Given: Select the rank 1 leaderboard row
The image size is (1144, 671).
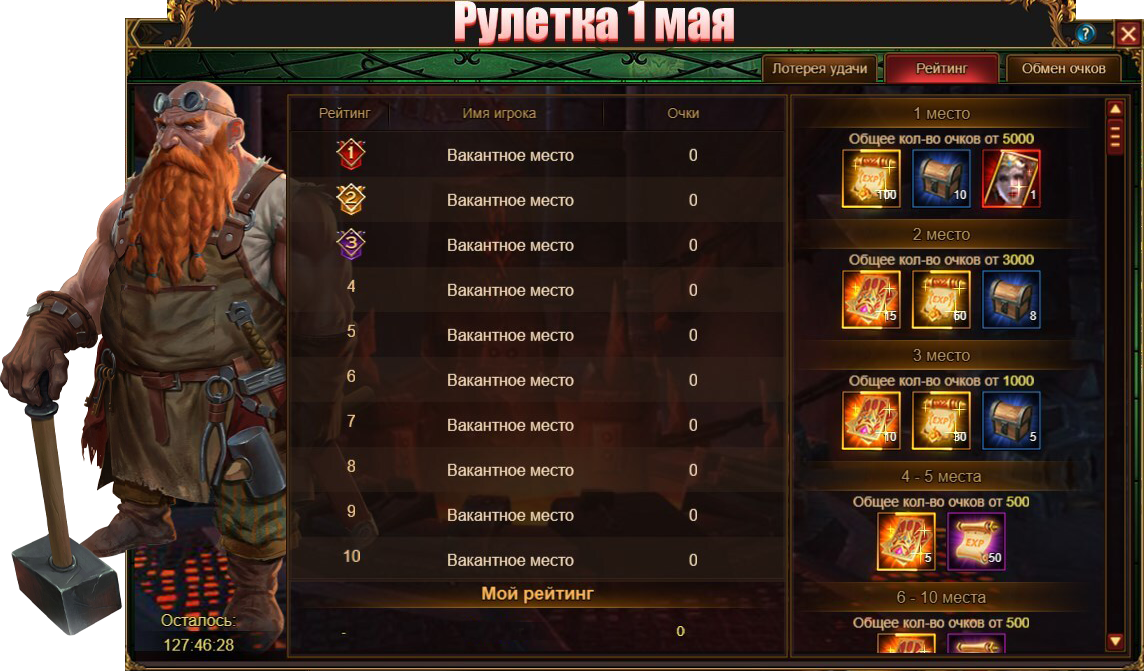Looking at the screenshot, I should pos(510,155).
